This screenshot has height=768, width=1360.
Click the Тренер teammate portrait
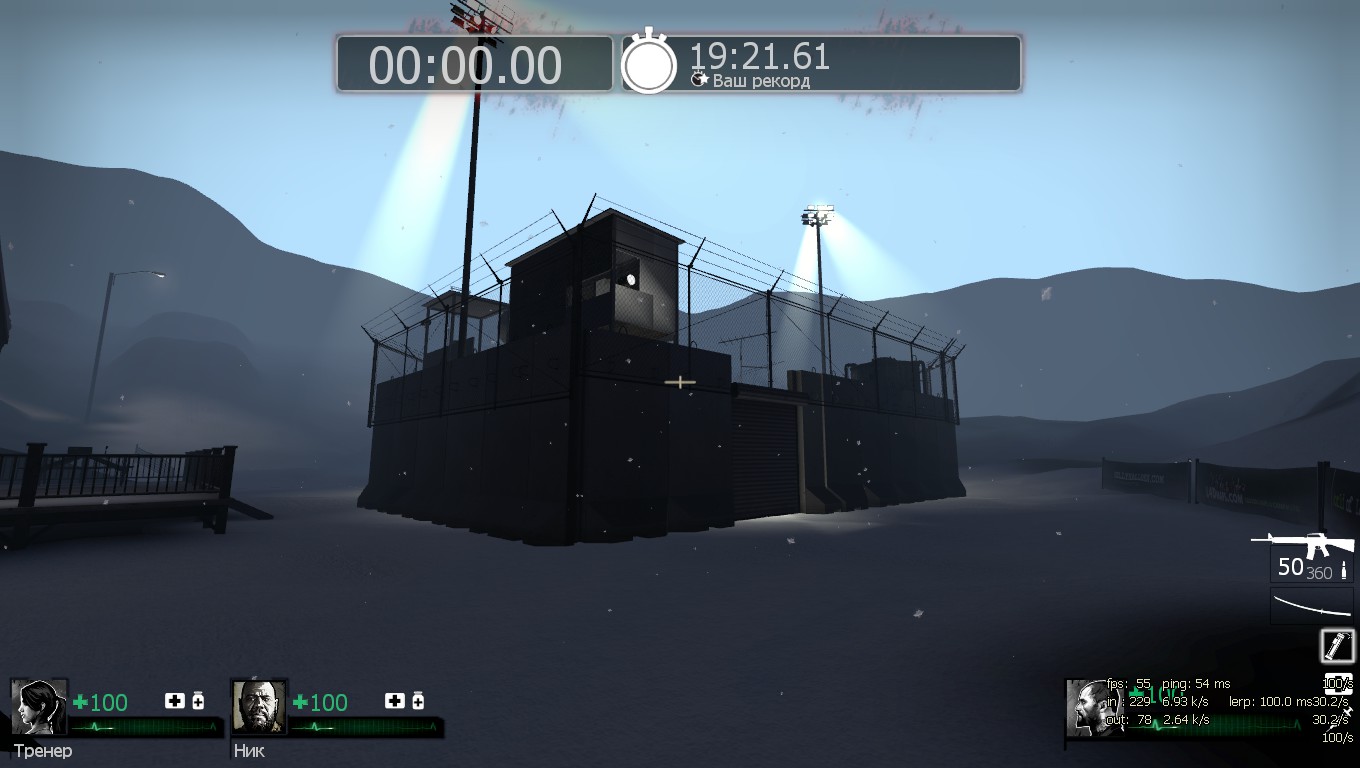click(x=39, y=707)
